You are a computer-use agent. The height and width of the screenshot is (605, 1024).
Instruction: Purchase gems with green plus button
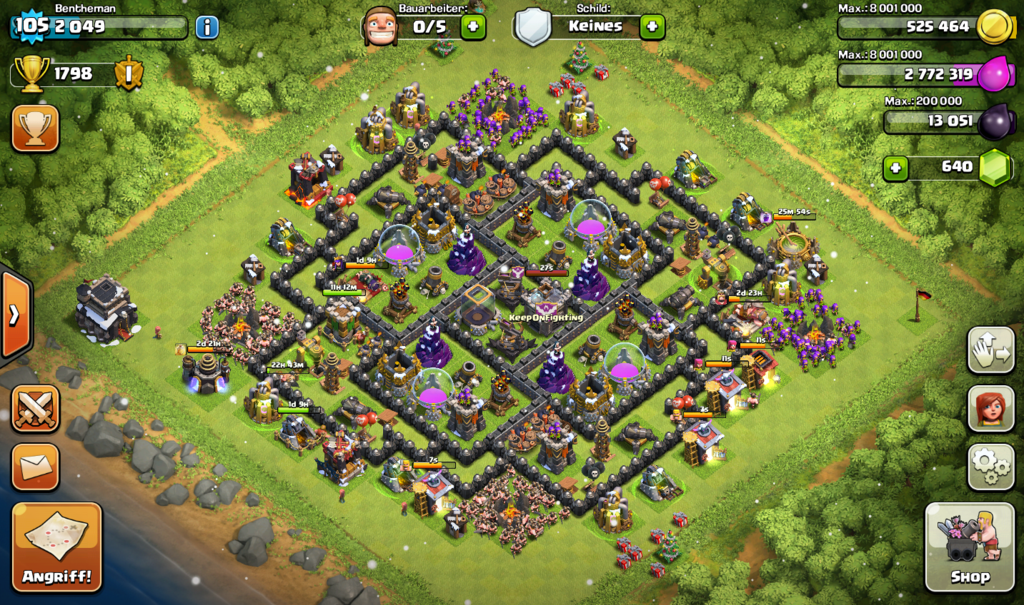click(x=896, y=167)
